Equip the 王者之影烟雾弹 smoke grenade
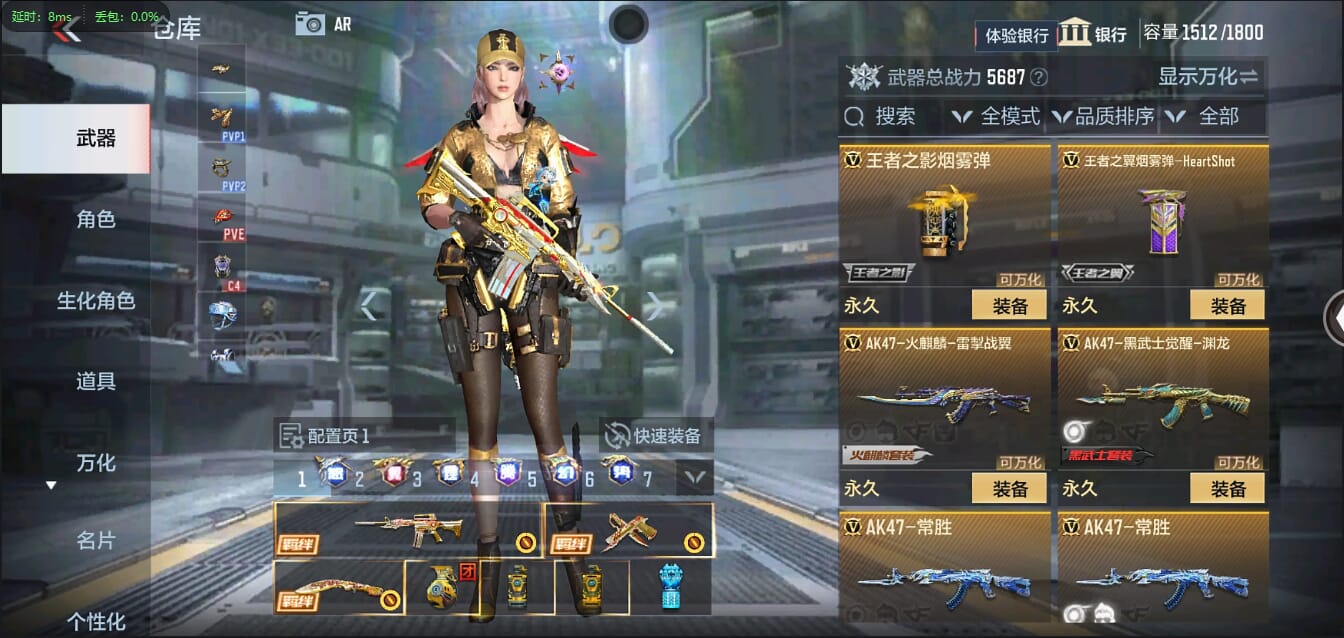1344x638 pixels. (x=1008, y=305)
